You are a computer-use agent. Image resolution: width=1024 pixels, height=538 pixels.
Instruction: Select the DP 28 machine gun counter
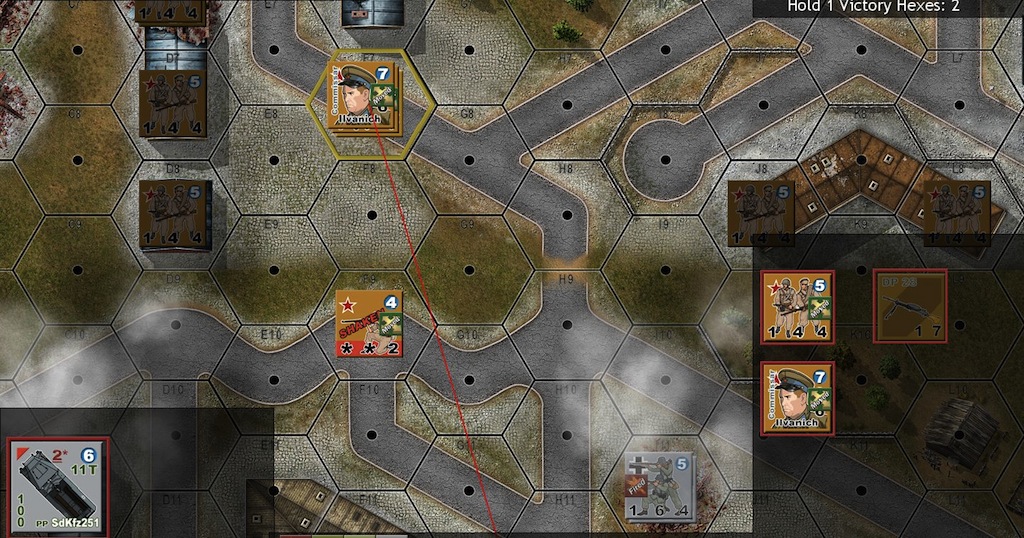pyautogui.click(x=909, y=306)
